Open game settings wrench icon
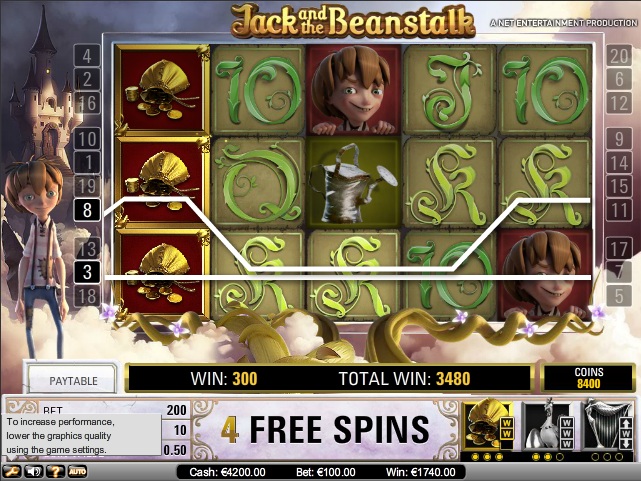The height and width of the screenshot is (481, 641). [x=14, y=471]
